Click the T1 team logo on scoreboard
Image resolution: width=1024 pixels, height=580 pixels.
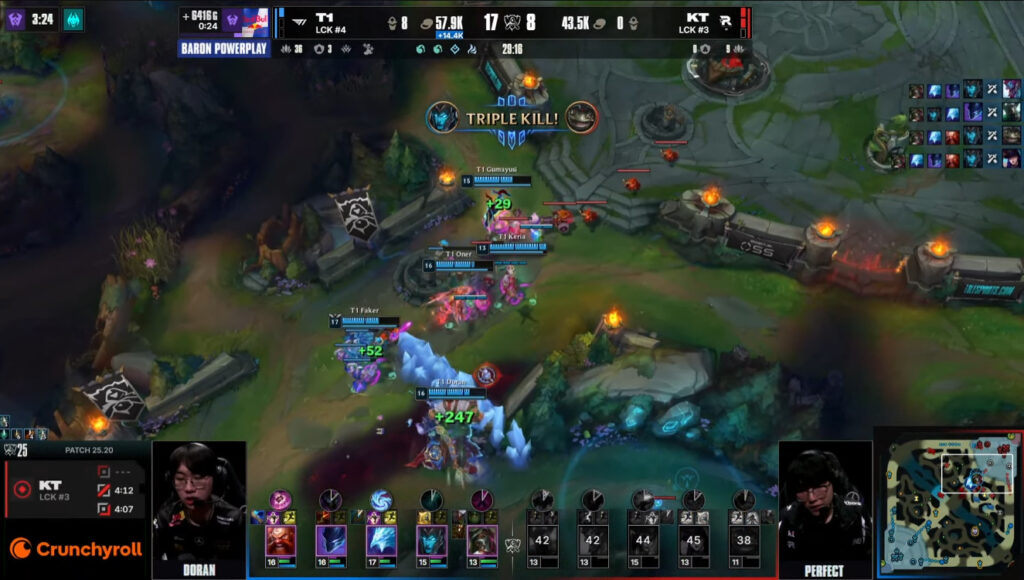[x=294, y=18]
